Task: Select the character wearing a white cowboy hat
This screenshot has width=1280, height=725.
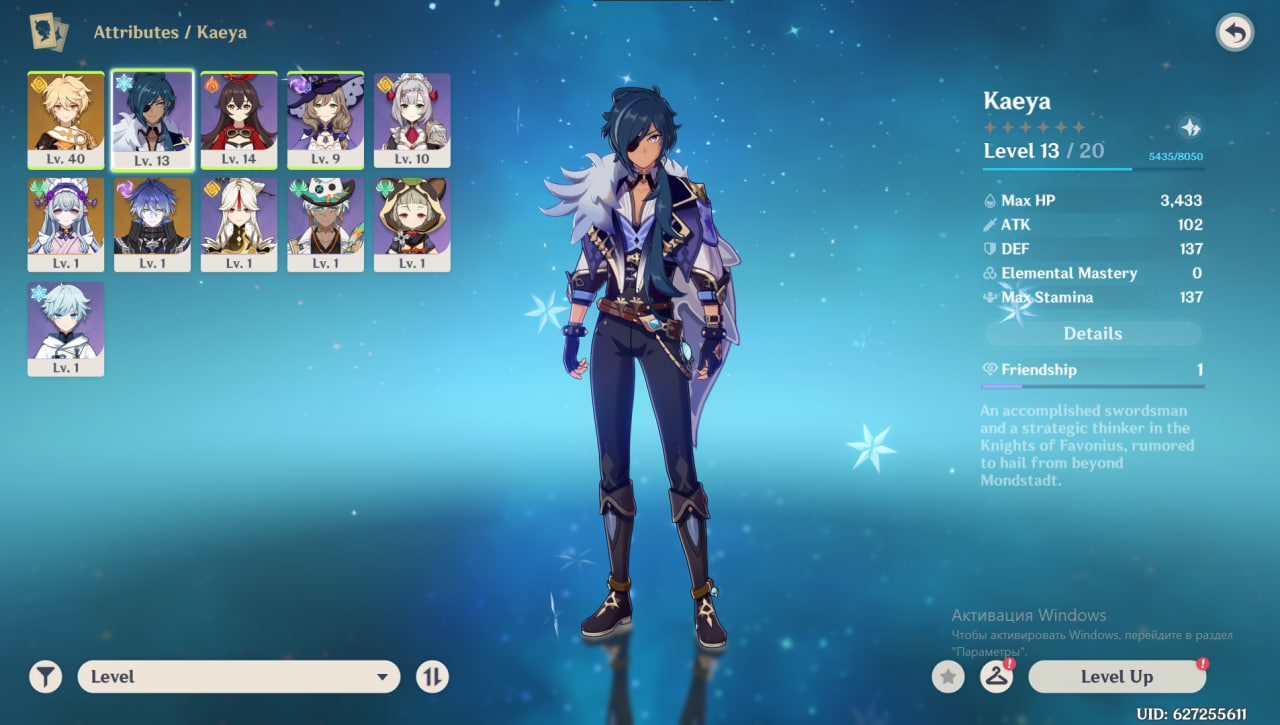Action: [325, 224]
